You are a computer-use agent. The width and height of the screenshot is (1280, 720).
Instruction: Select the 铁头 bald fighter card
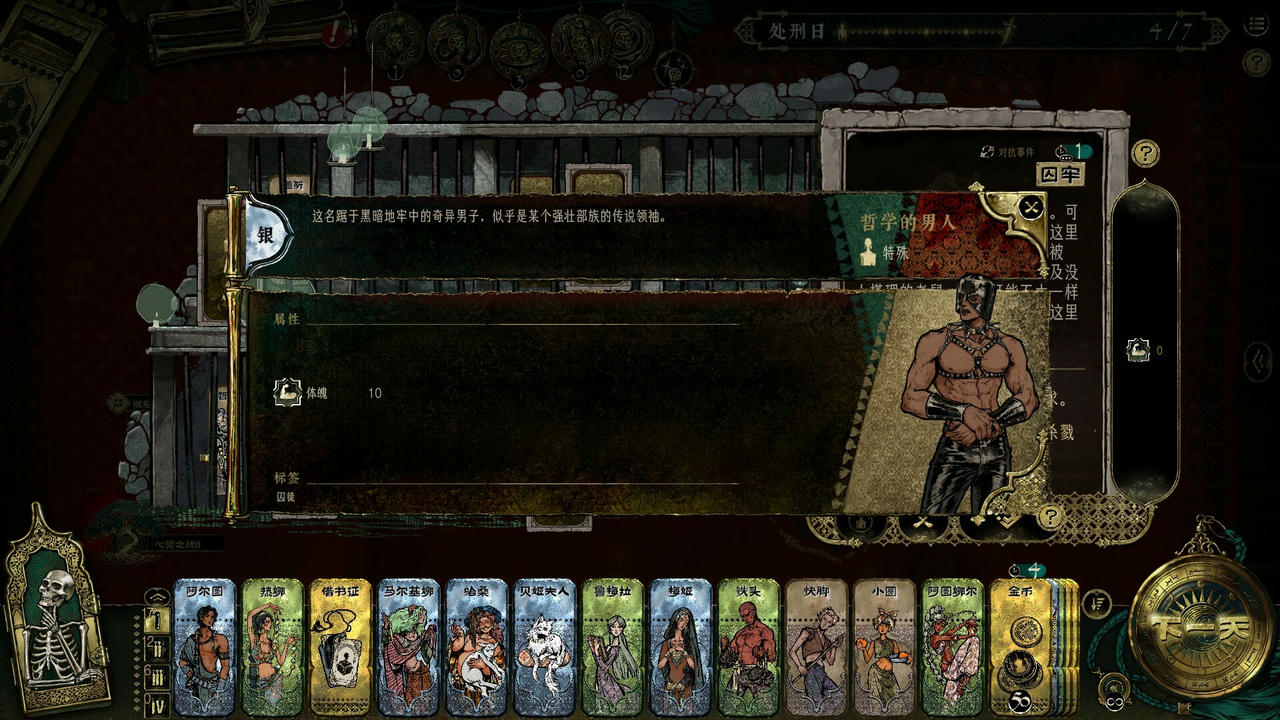[x=748, y=647]
